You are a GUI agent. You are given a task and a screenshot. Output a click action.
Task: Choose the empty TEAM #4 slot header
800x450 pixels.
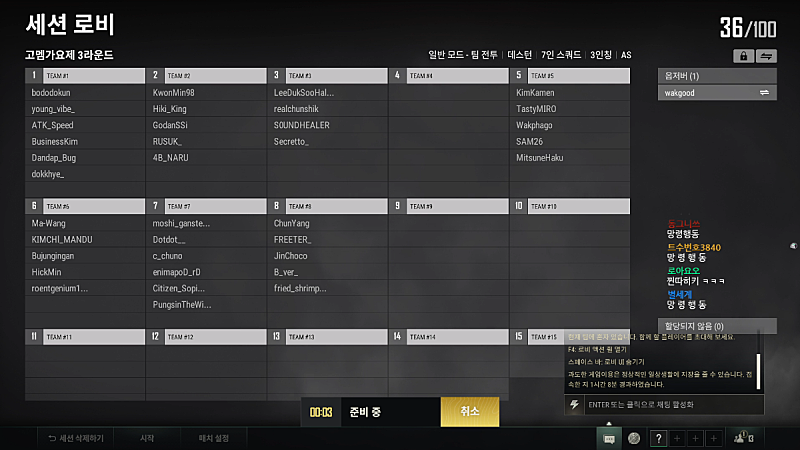pyautogui.click(x=458, y=75)
